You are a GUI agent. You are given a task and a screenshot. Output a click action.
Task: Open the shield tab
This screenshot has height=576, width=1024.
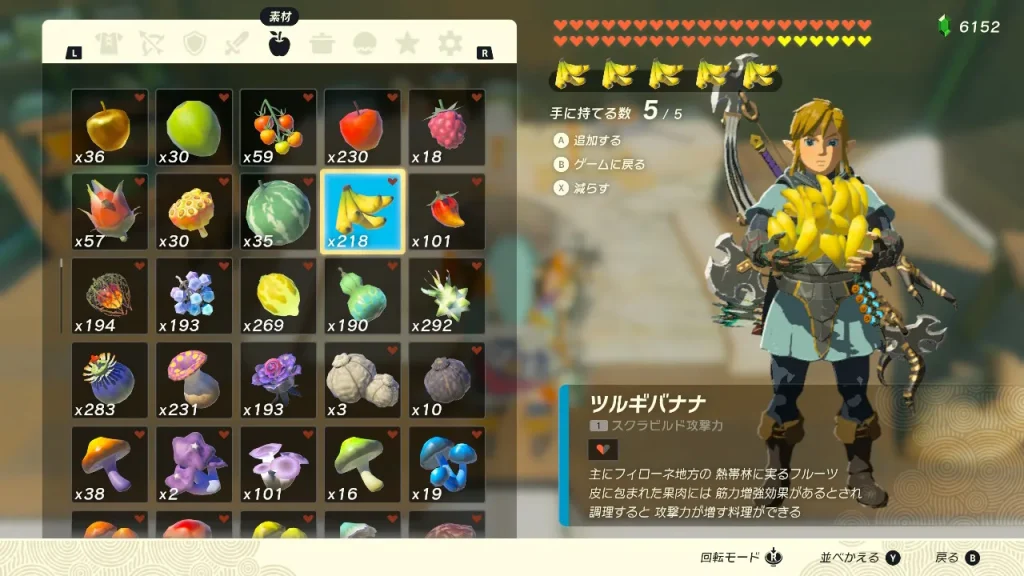coord(194,43)
